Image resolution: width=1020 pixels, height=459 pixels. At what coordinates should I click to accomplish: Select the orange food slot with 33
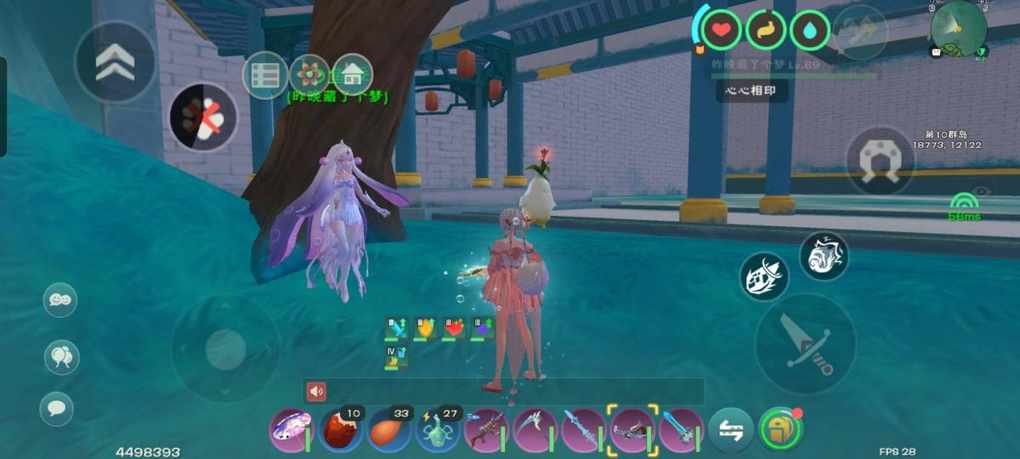[390, 431]
